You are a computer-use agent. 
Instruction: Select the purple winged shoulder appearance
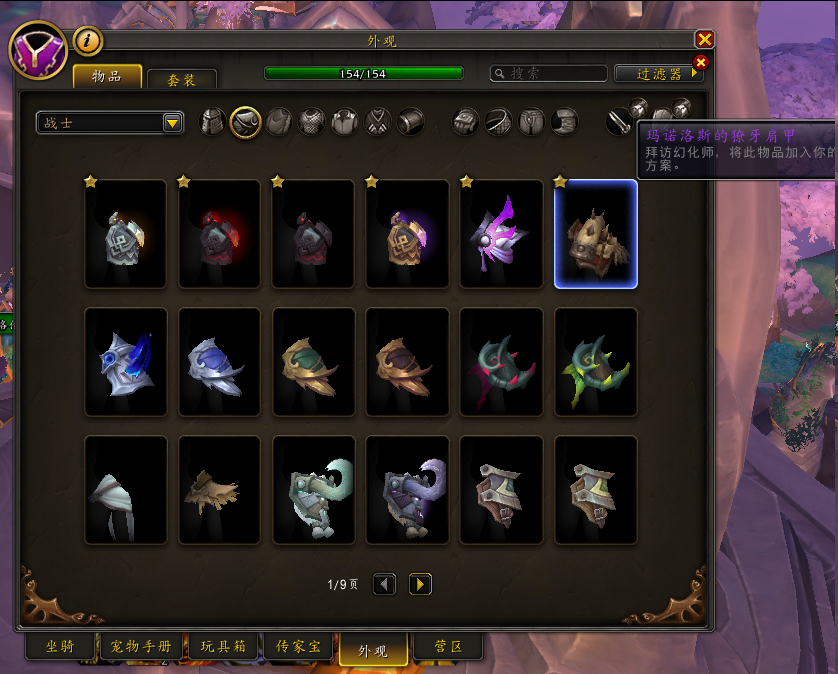[x=501, y=234]
